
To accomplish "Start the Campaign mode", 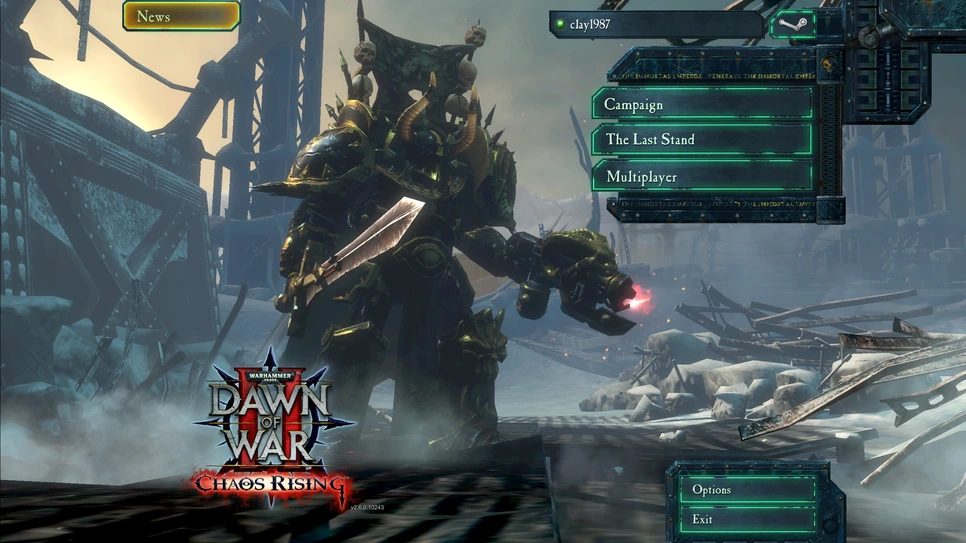I will point(702,104).
